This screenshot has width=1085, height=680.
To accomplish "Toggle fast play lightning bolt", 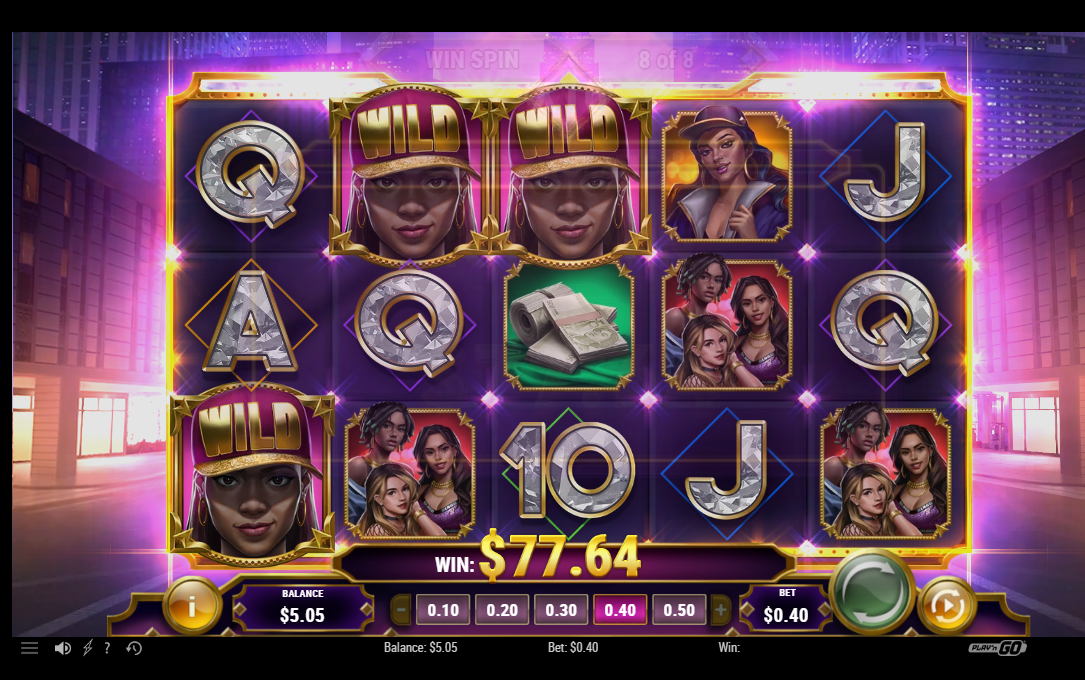I will click(87, 648).
